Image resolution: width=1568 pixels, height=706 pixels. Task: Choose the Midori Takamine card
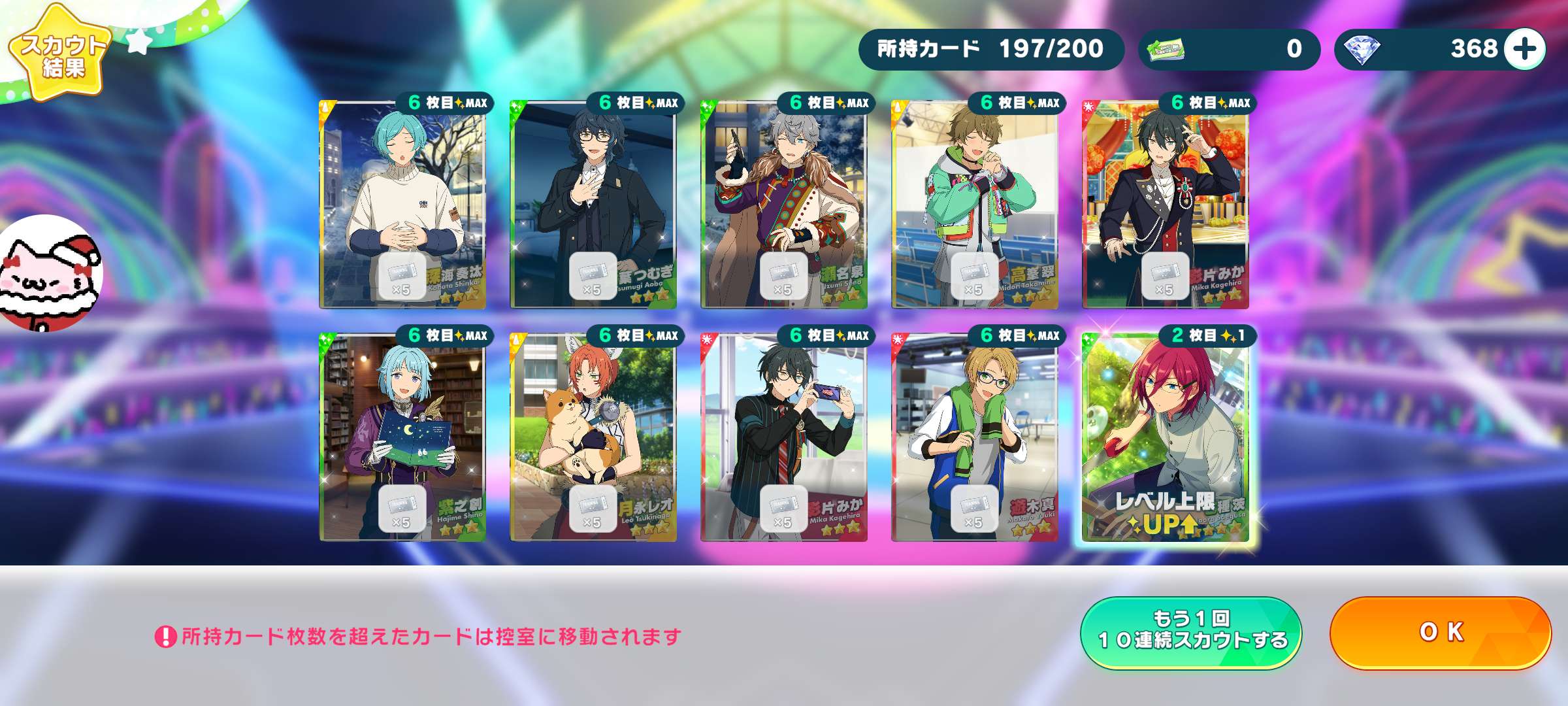tap(975, 204)
